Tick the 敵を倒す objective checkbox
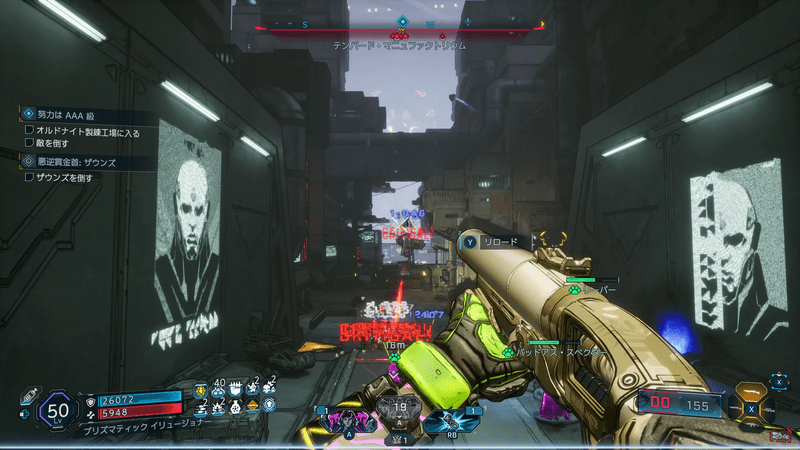 (29, 143)
